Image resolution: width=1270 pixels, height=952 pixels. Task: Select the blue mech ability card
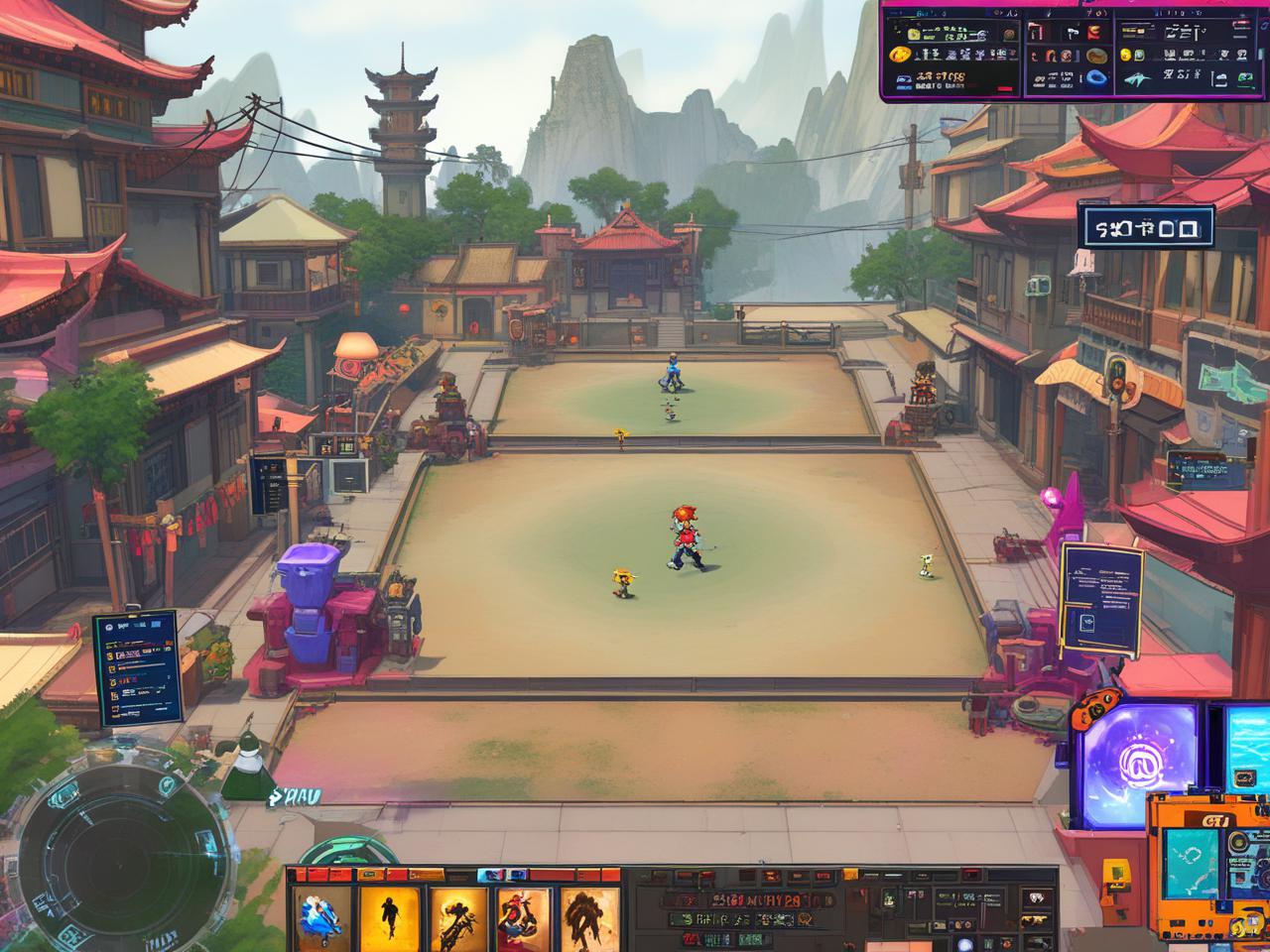(x=322, y=916)
